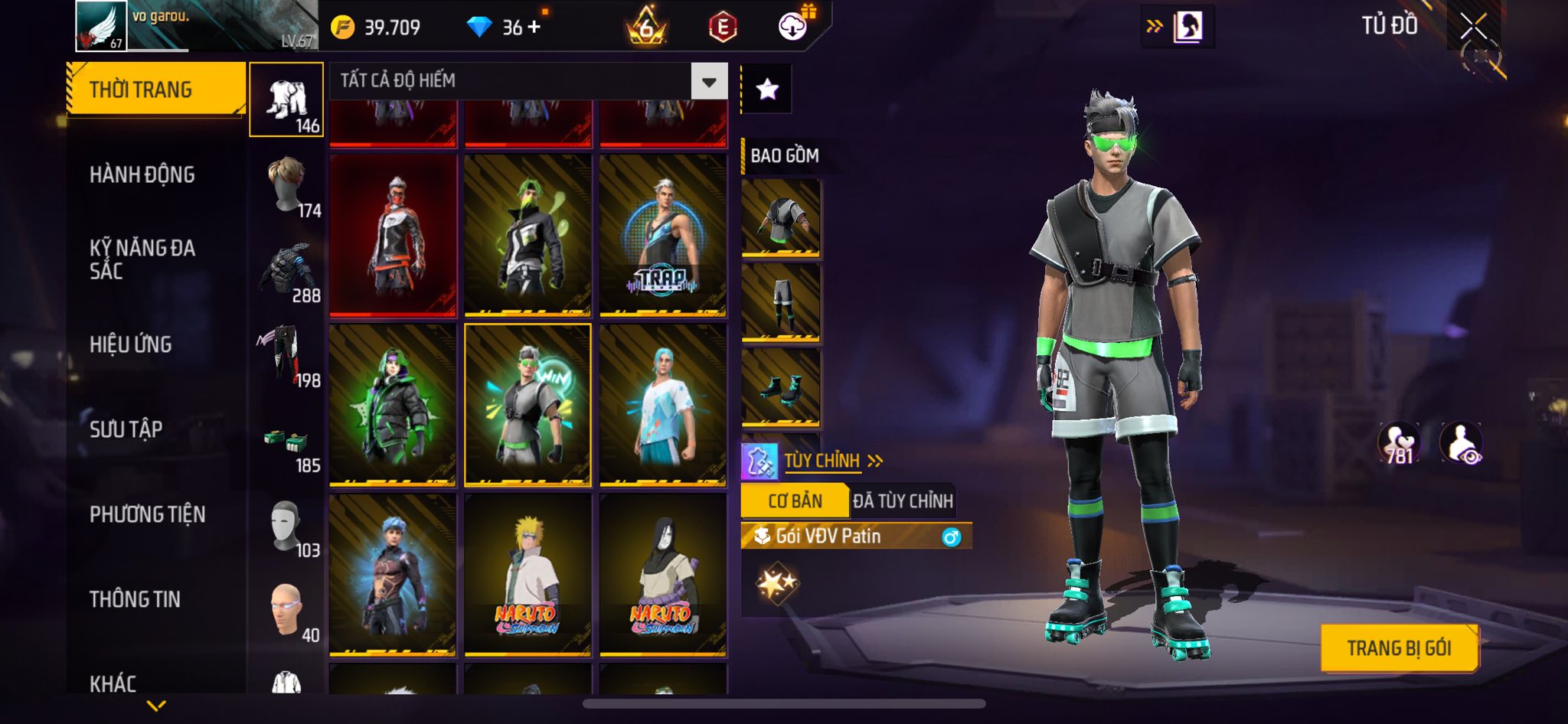Open the hairstyle subcategory with 174 items
This screenshot has height=724, width=1568.
pyautogui.click(x=287, y=187)
